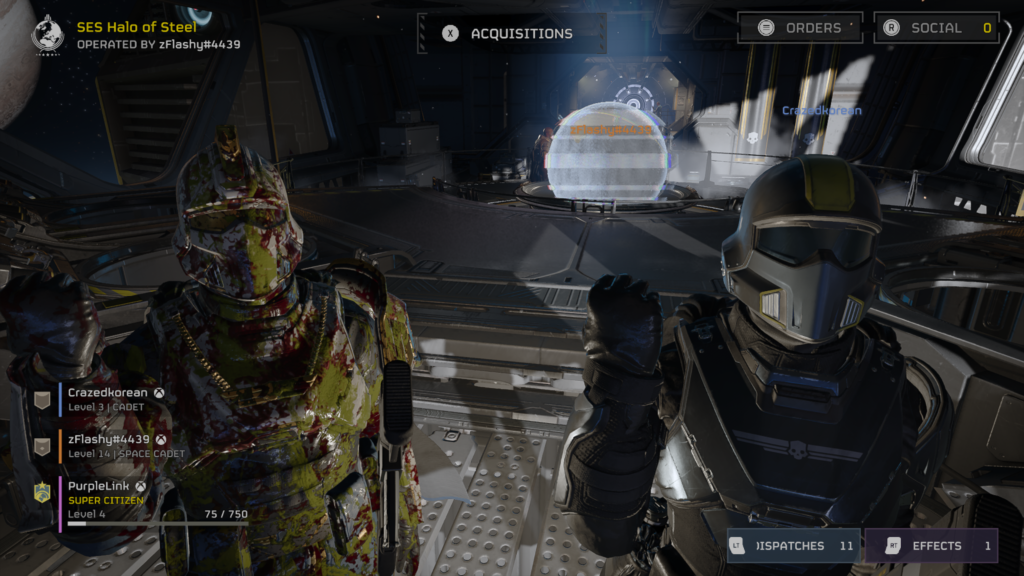
Task: Open the Orders panel
Action: [x=801, y=28]
